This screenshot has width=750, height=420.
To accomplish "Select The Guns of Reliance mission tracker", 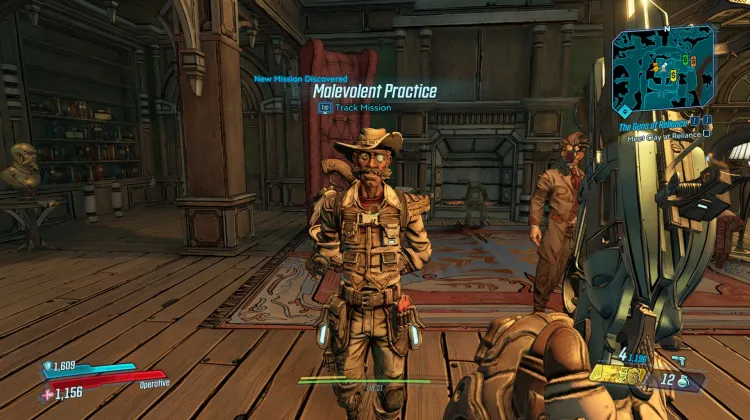I will point(652,123).
